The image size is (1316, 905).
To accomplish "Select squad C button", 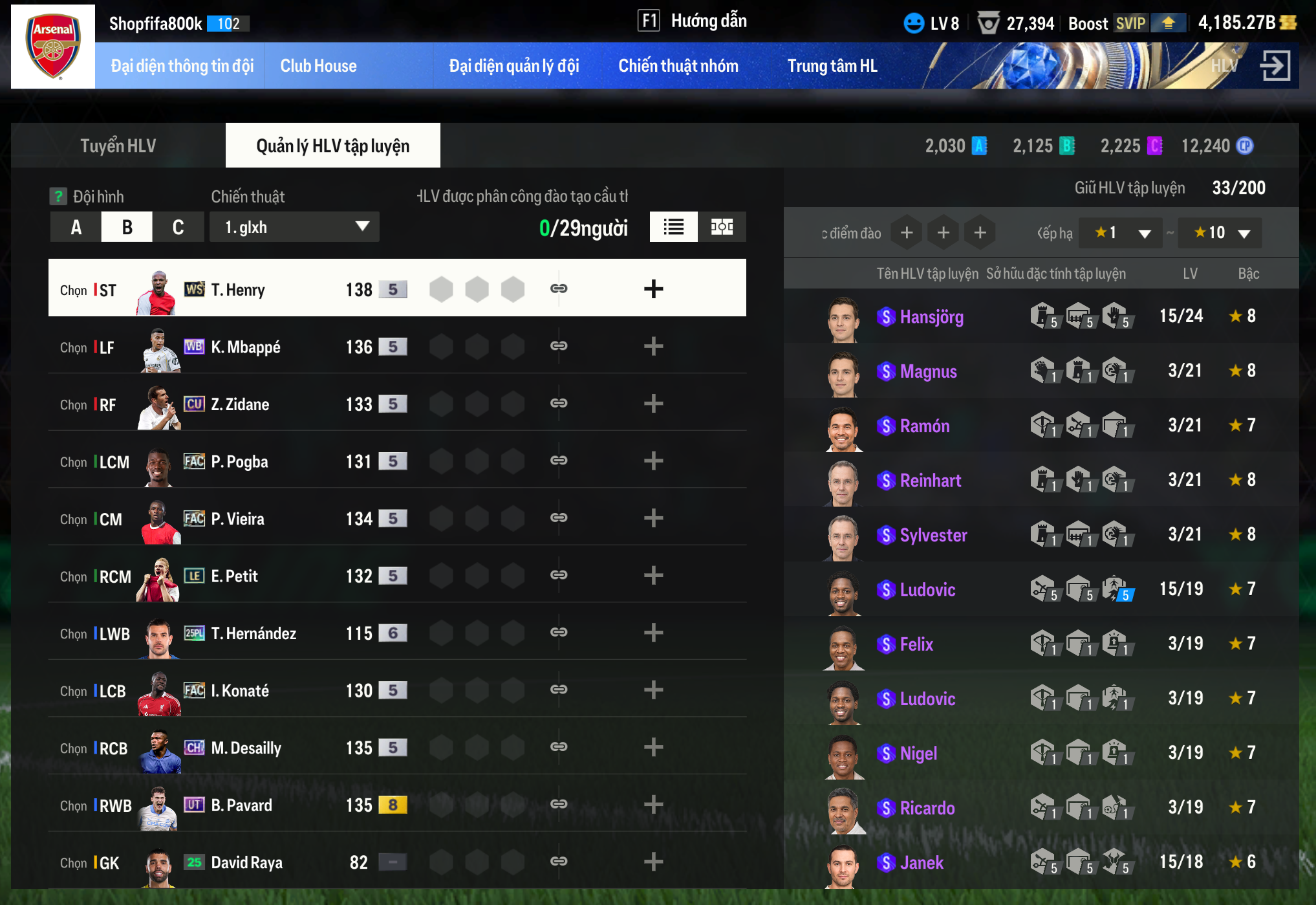I will (x=178, y=227).
